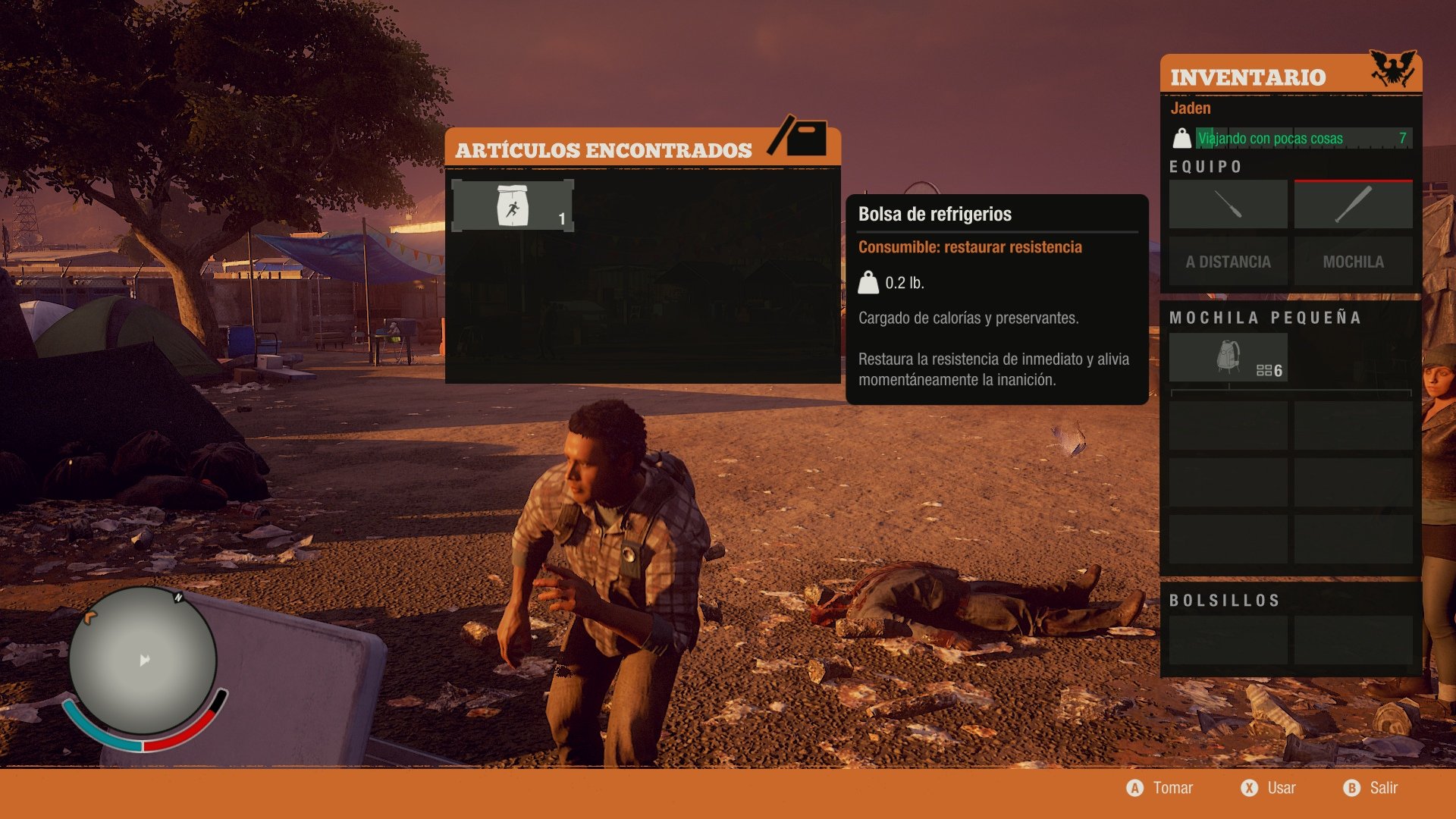The height and width of the screenshot is (819, 1456).
Task: Select the empty A DISTANCIA weapon slot
Action: [1227, 261]
